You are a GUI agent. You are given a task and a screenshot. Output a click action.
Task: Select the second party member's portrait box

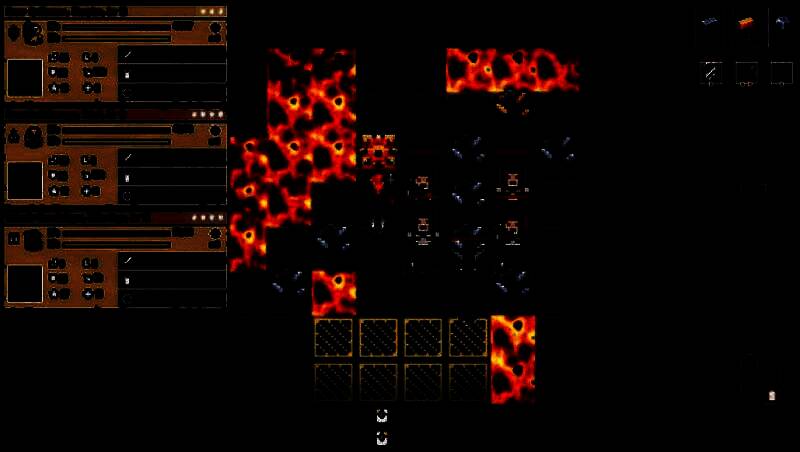[x=25, y=180]
